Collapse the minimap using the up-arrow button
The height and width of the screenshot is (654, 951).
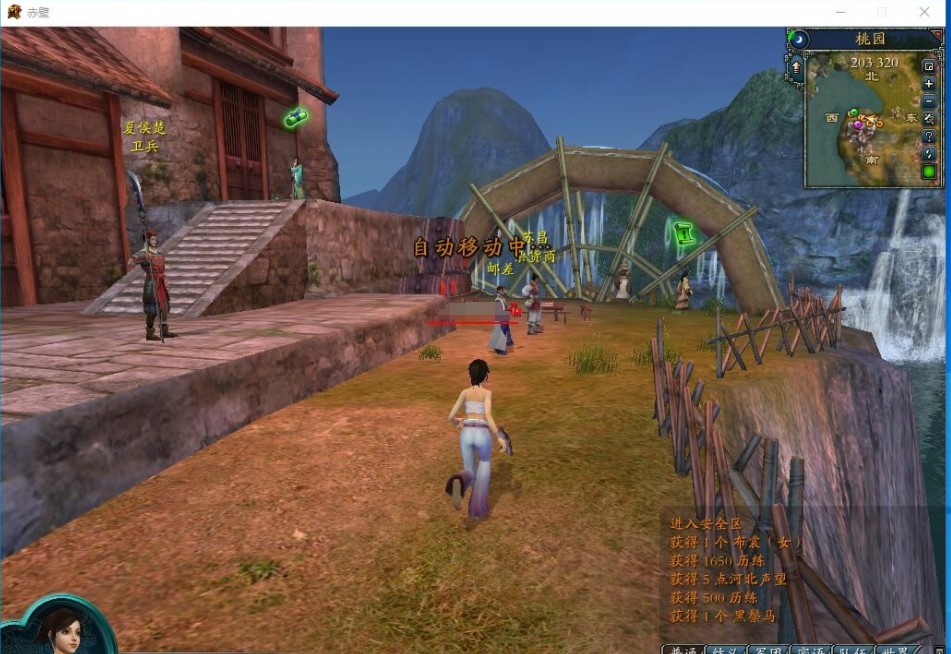797,68
